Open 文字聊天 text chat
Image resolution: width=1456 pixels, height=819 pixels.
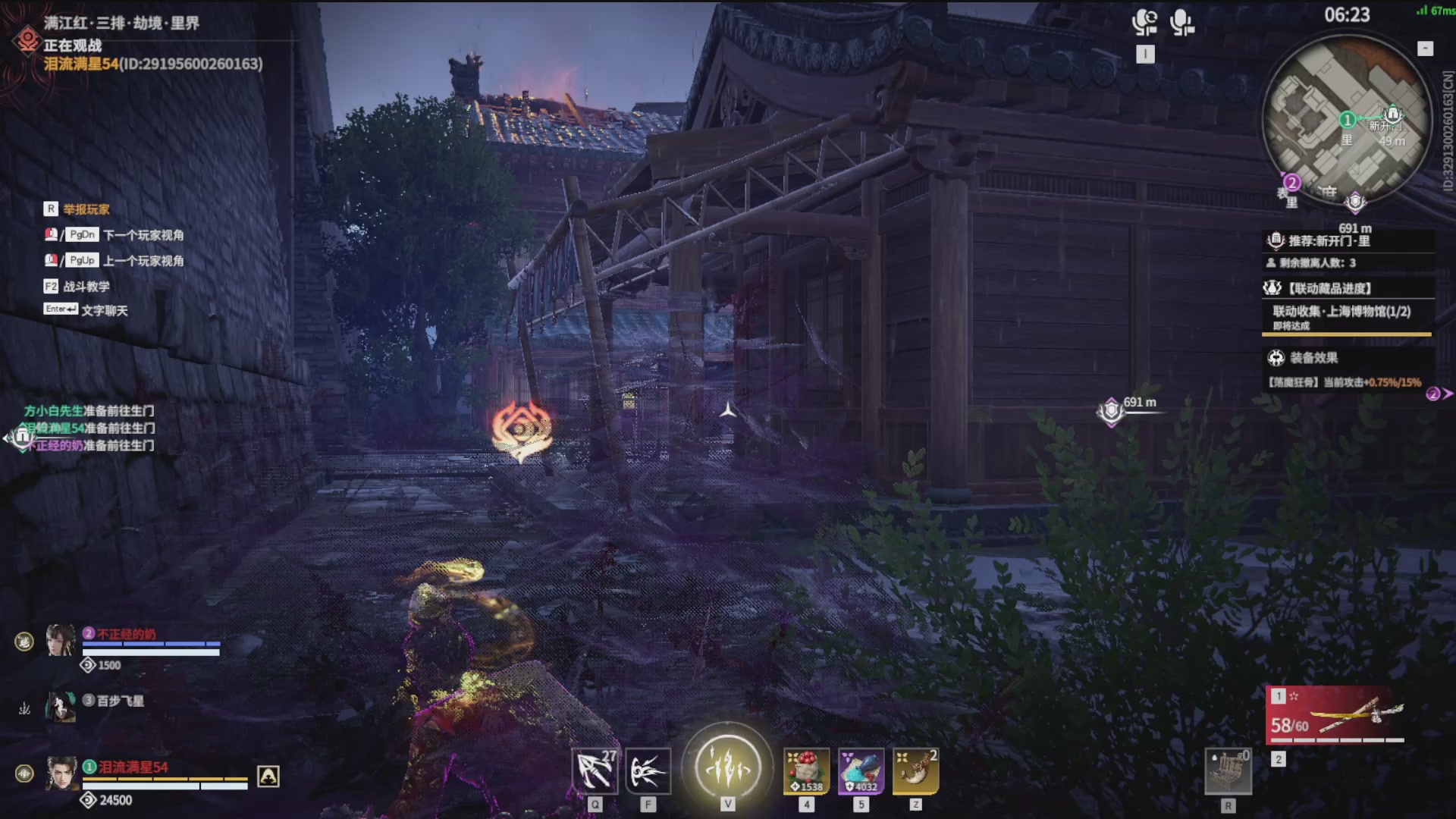[104, 310]
